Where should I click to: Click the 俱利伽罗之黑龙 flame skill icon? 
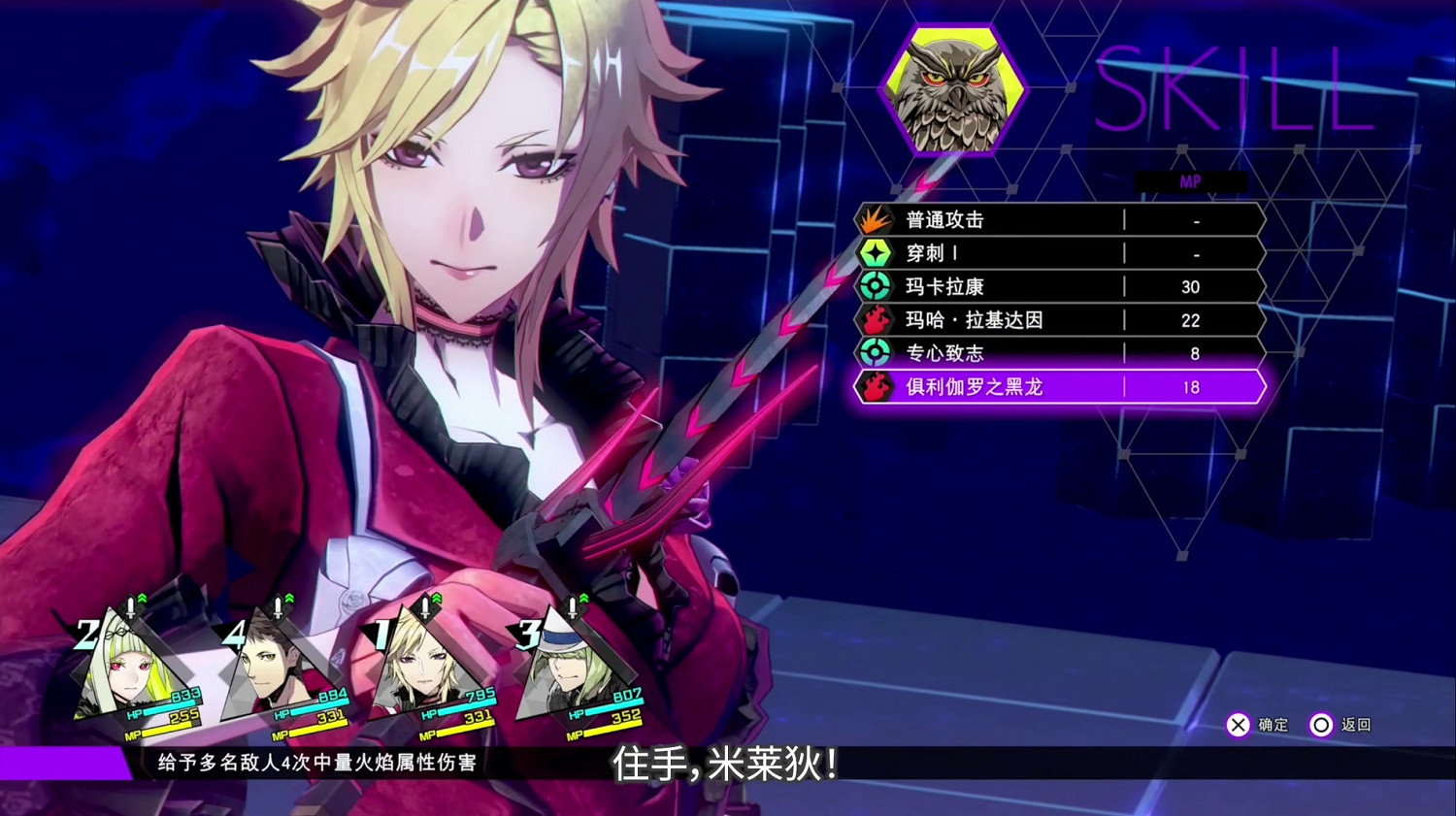(x=875, y=386)
